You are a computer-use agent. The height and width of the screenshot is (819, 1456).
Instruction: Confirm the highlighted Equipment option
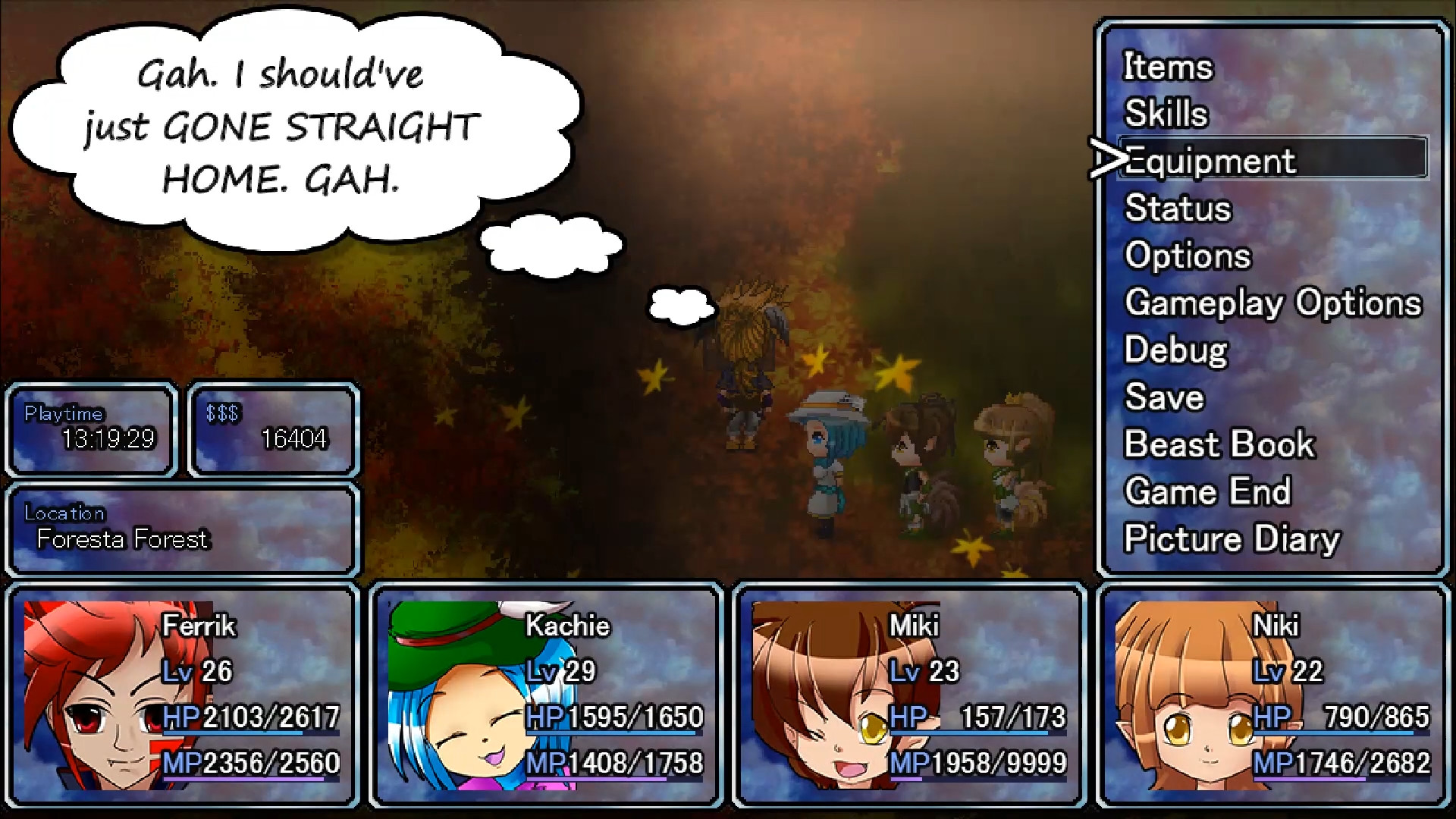pos(1209,161)
